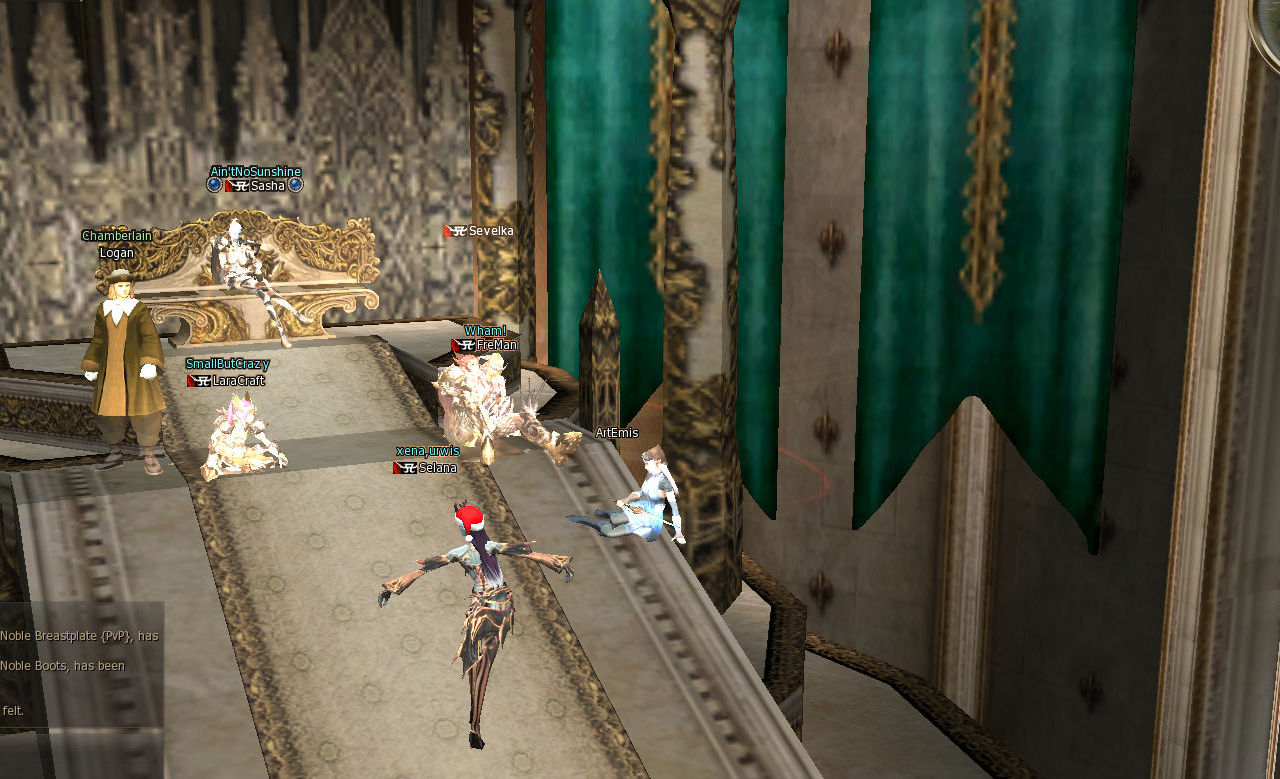This screenshot has height=779, width=1280.
Task: Click the red flag icon next to Selana
Action: 397,467
